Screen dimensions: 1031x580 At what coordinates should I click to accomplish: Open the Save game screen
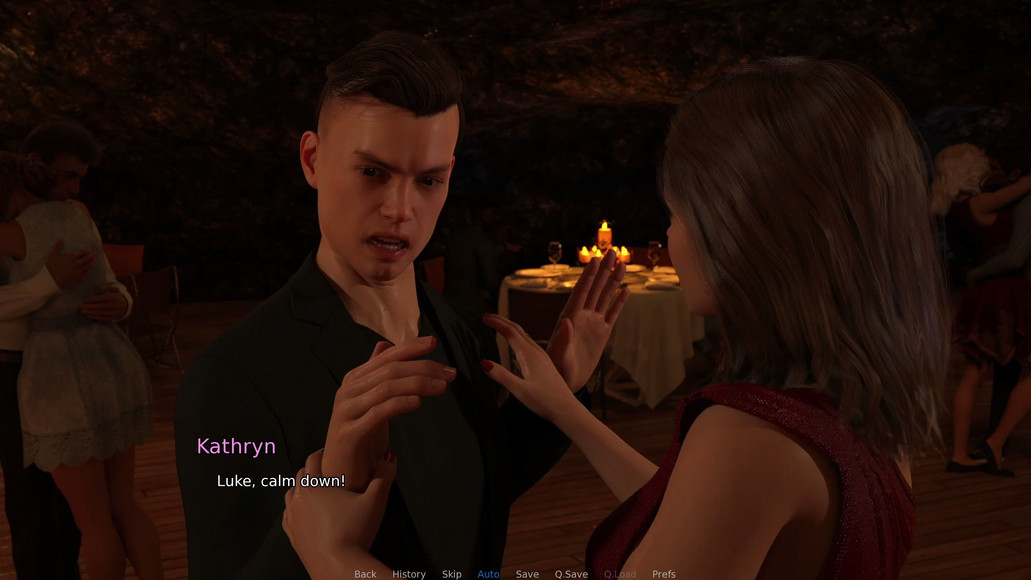point(527,574)
